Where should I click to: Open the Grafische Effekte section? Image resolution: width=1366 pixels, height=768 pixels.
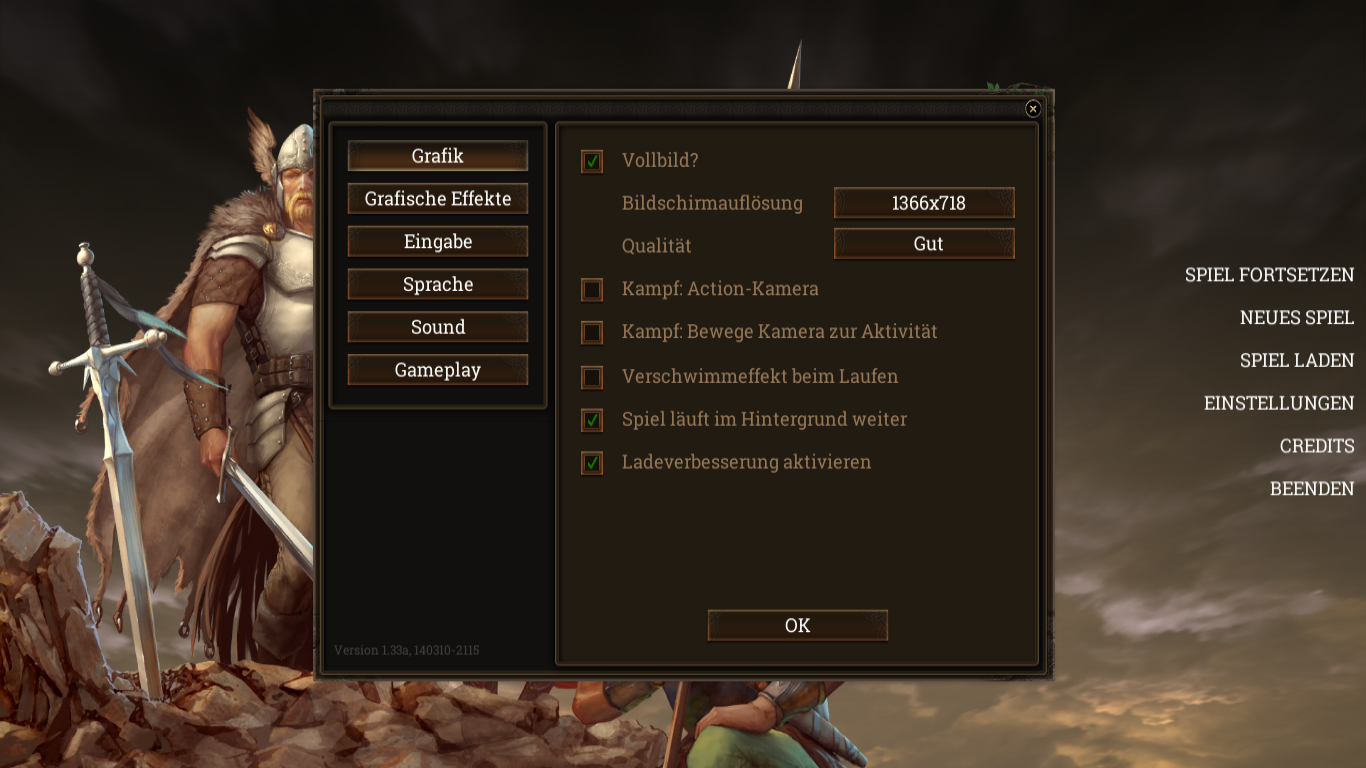pos(437,199)
